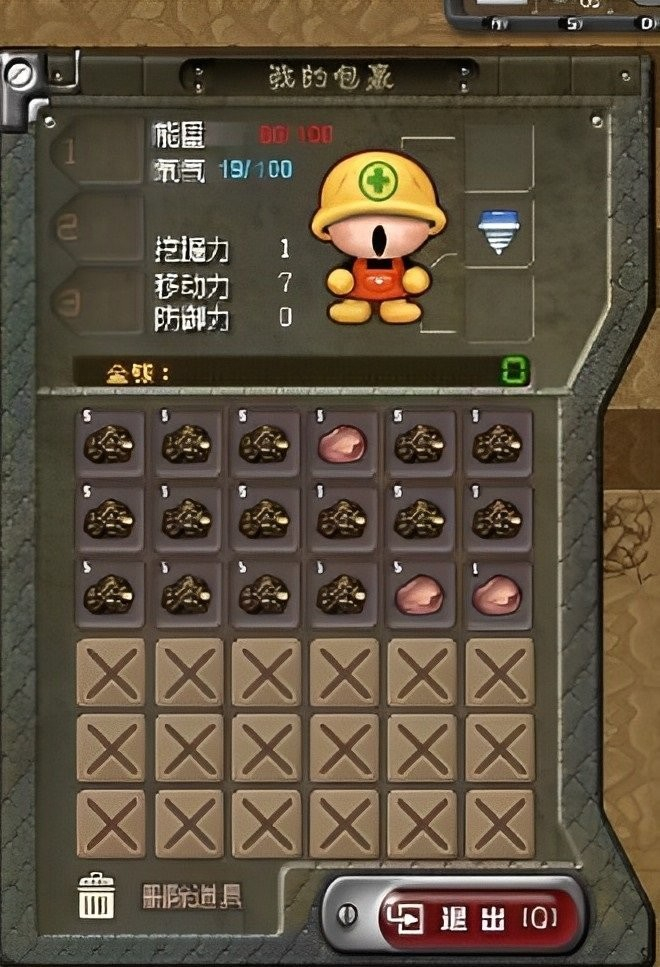Choose the quick slot numbered 2
The height and width of the screenshot is (967, 660).
(x=95, y=227)
